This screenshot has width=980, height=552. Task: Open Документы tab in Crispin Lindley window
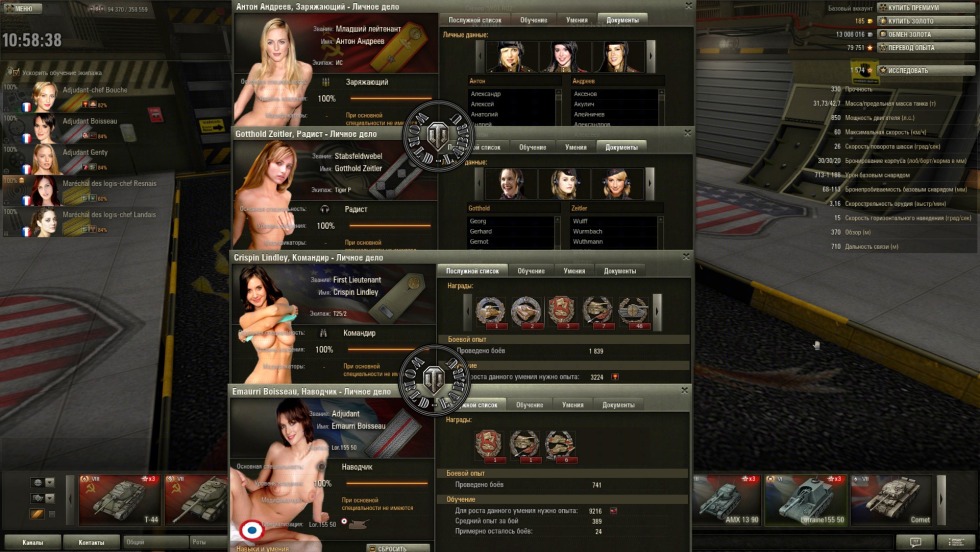pyautogui.click(x=619, y=270)
